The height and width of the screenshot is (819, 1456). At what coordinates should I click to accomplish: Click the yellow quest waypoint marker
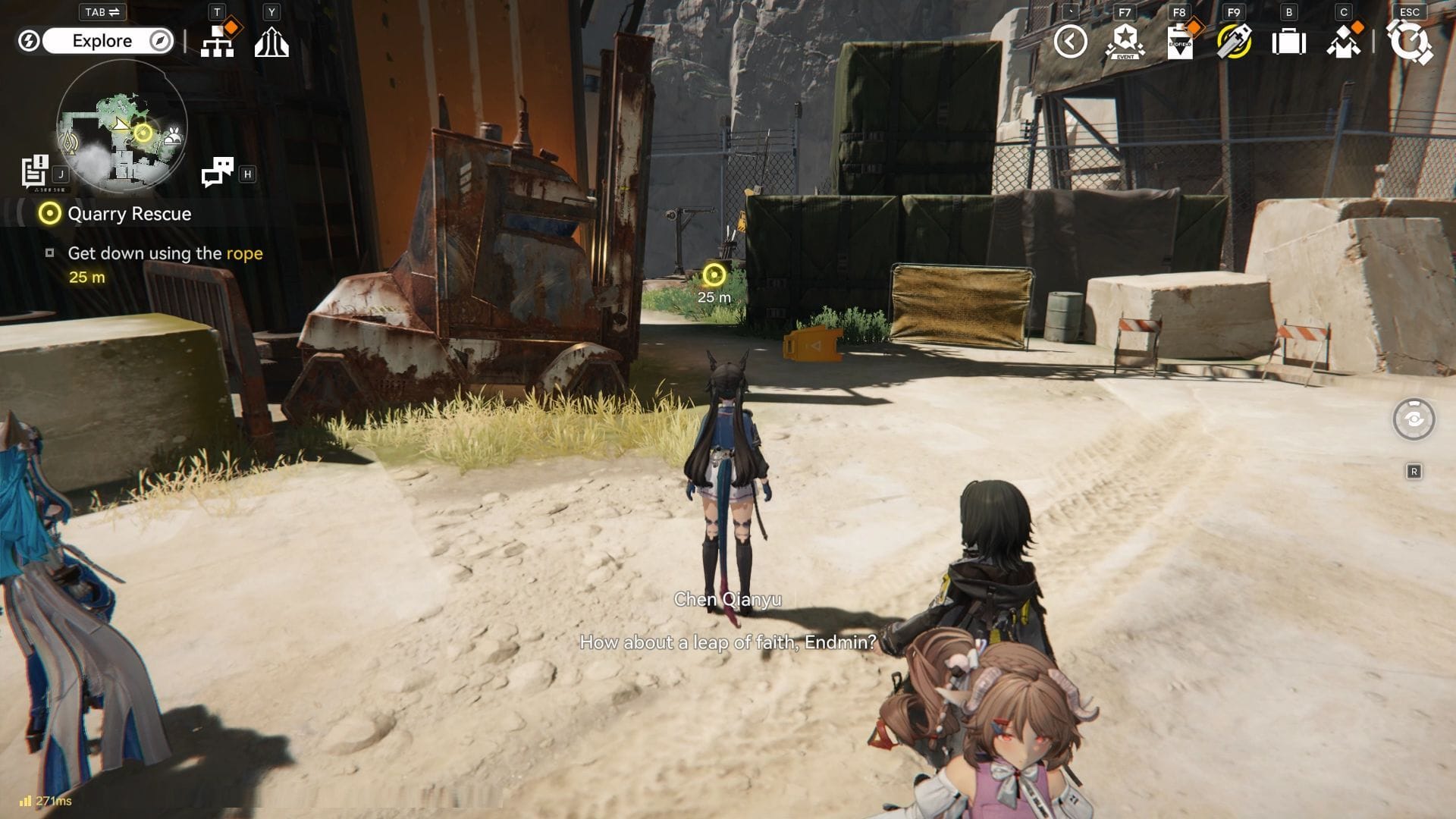tap(714, 275)
